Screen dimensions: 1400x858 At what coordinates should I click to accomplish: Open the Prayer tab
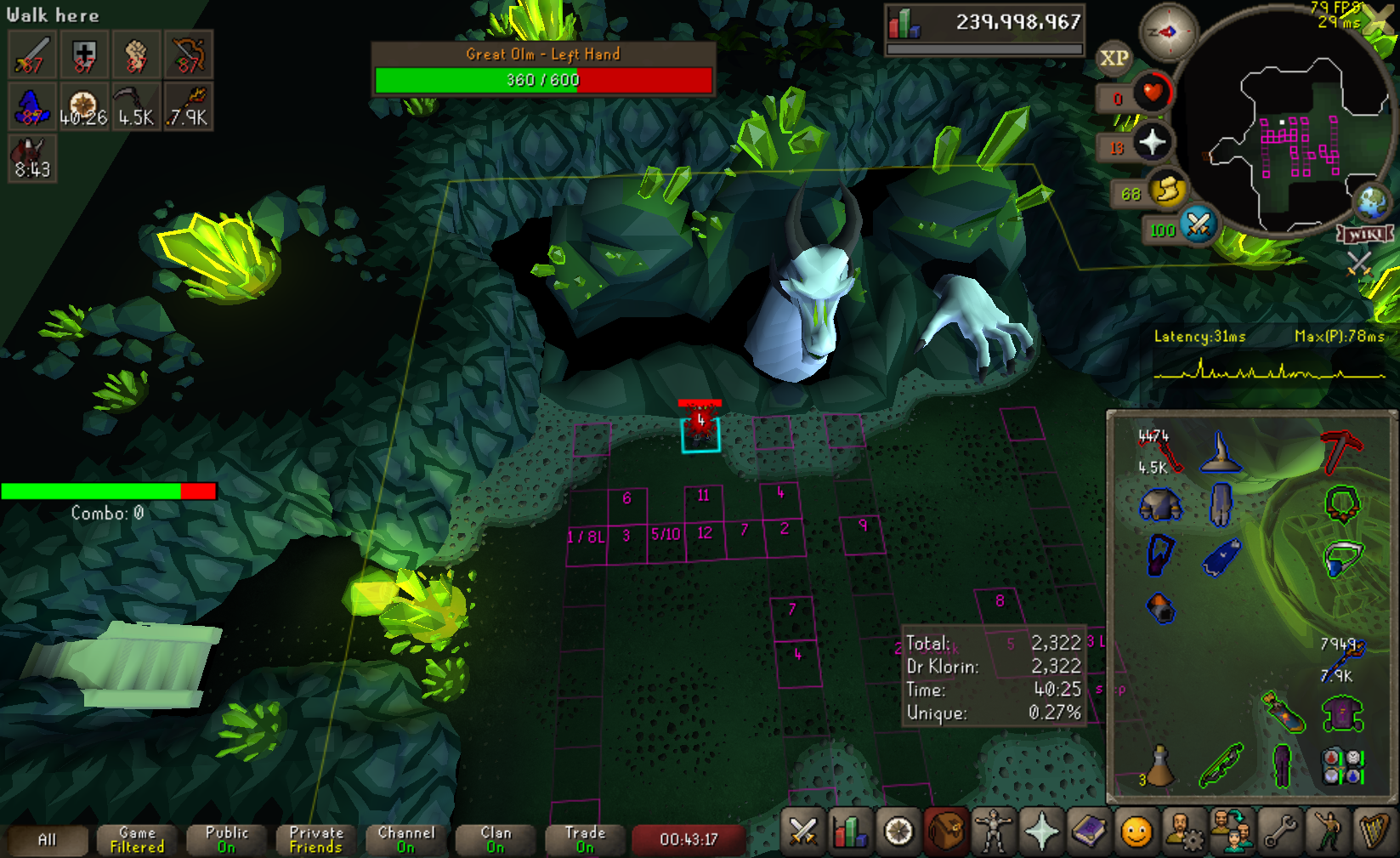click(x=1041, y=832)
